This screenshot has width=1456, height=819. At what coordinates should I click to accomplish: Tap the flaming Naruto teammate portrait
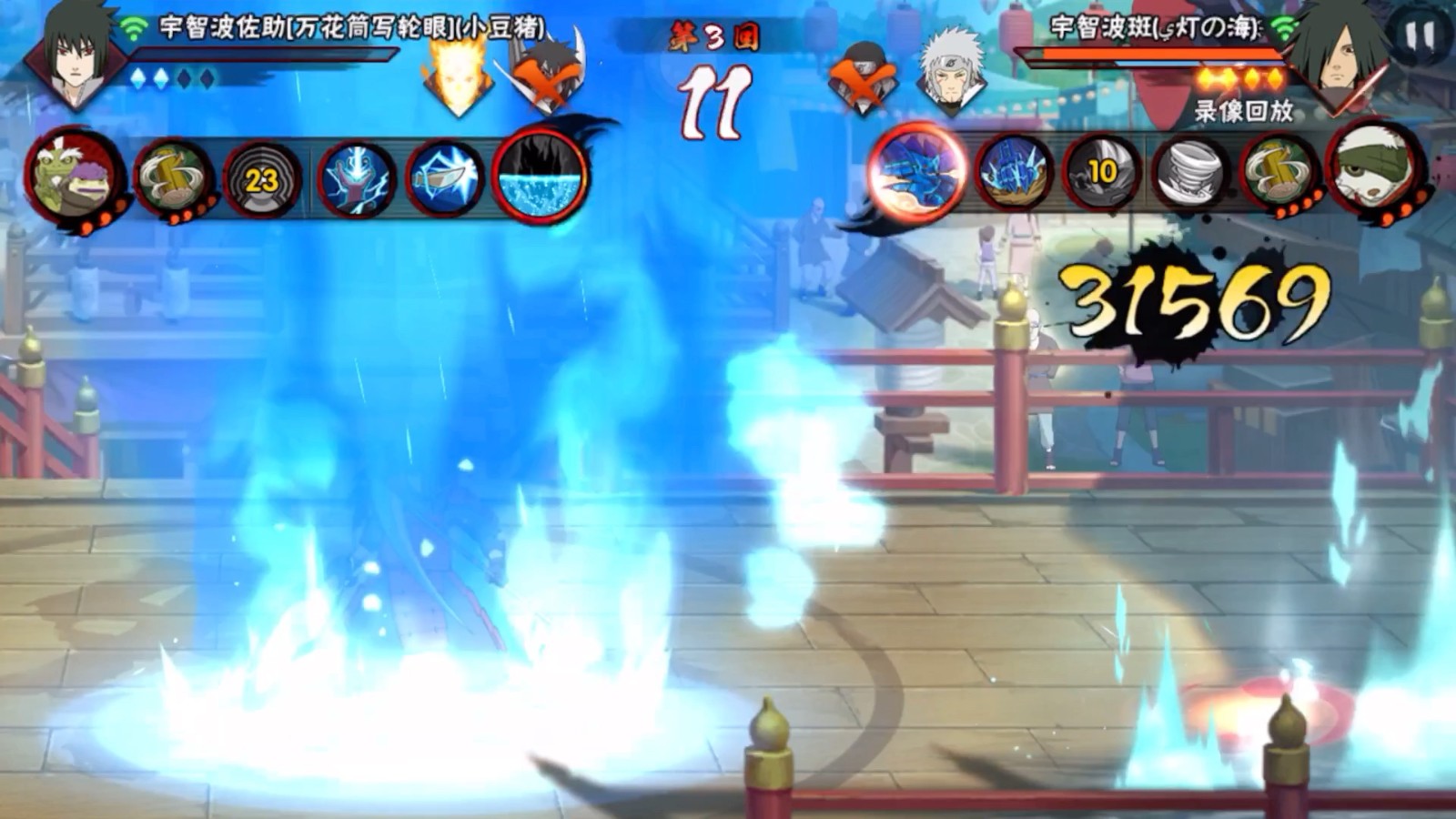tap(458, 77)
